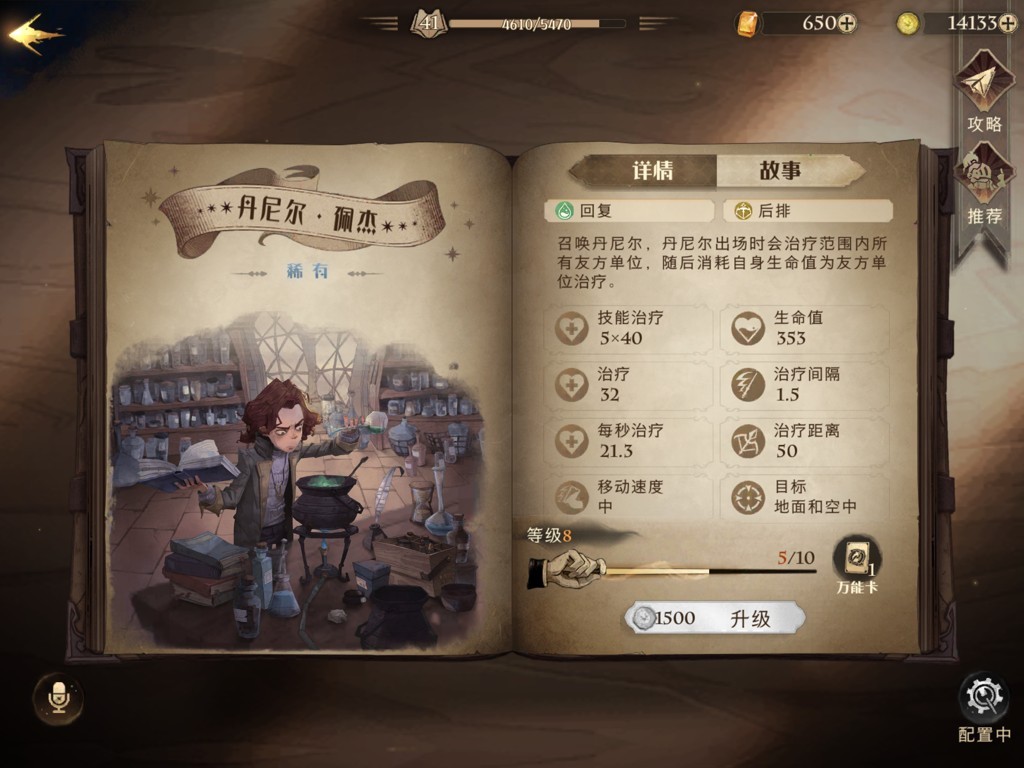The height and width of the screenshot is (768, 1024).
Task: Add more coins with plus button
Action: [x=1007, y=23]
